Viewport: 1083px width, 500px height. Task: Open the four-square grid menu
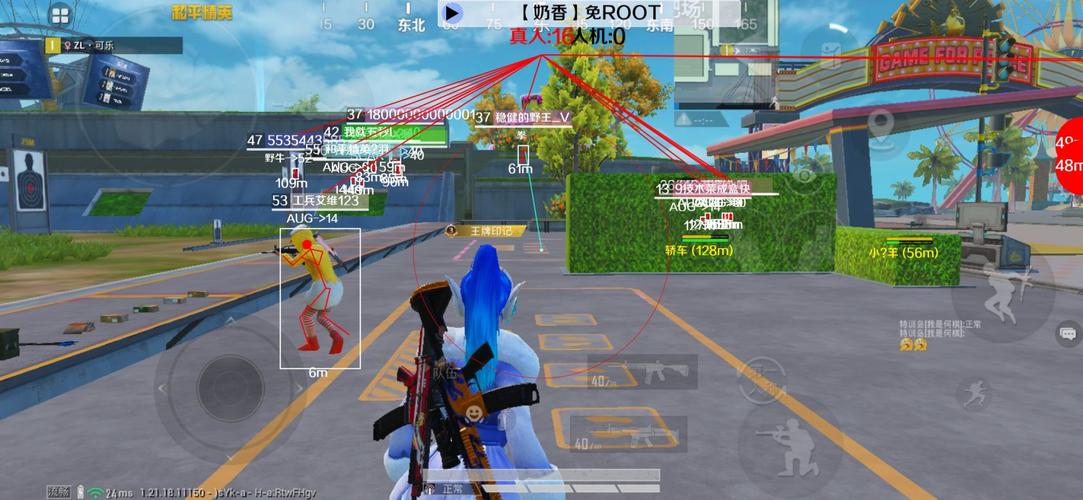[x=60, y=15]
